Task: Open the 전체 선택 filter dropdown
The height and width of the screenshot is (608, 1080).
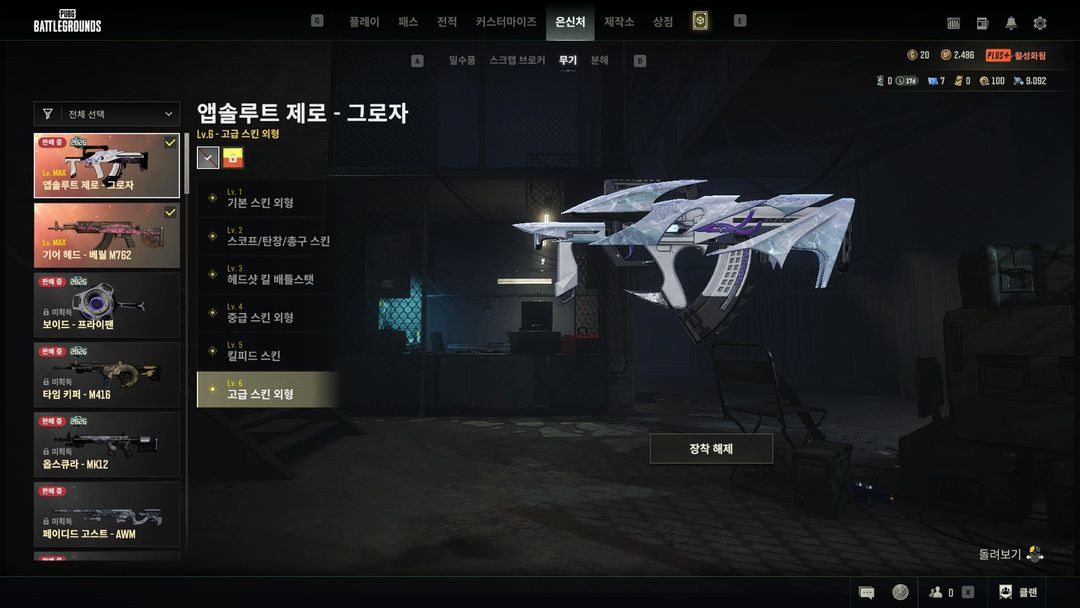Action: point(107,114)
